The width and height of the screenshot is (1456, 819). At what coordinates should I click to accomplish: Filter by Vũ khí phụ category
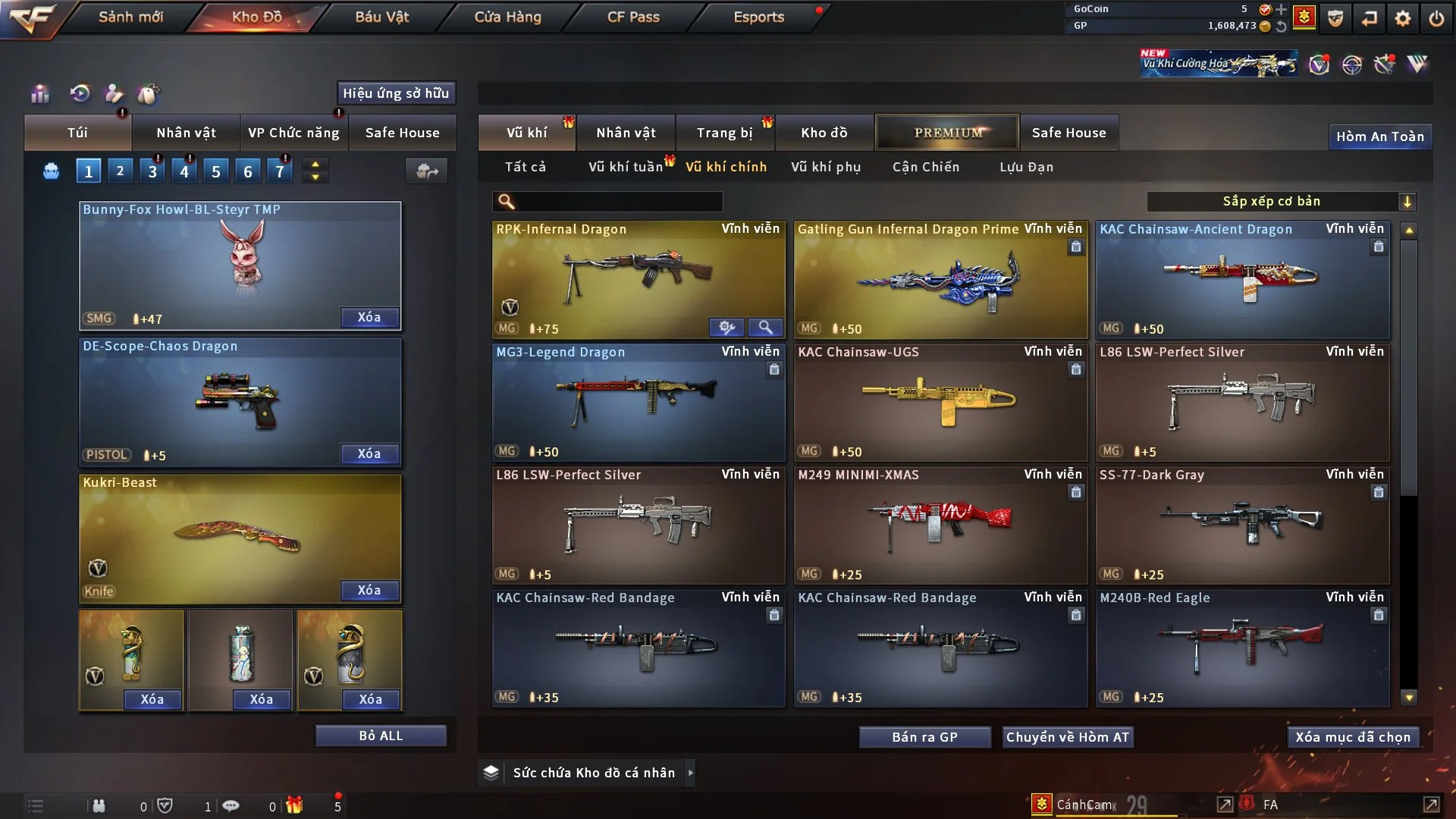825,167
